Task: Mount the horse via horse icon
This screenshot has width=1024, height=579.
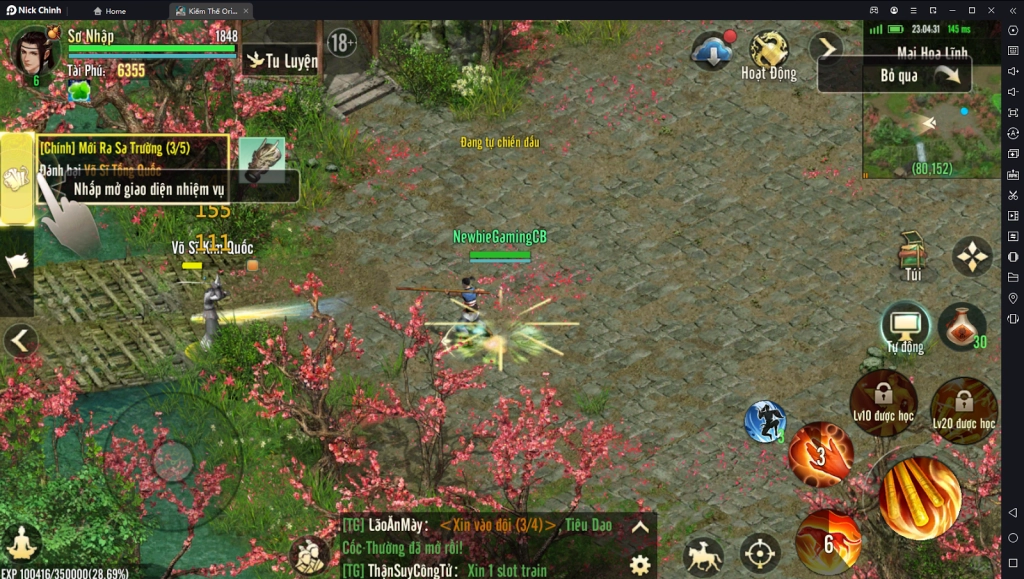Action: [703, 556]
